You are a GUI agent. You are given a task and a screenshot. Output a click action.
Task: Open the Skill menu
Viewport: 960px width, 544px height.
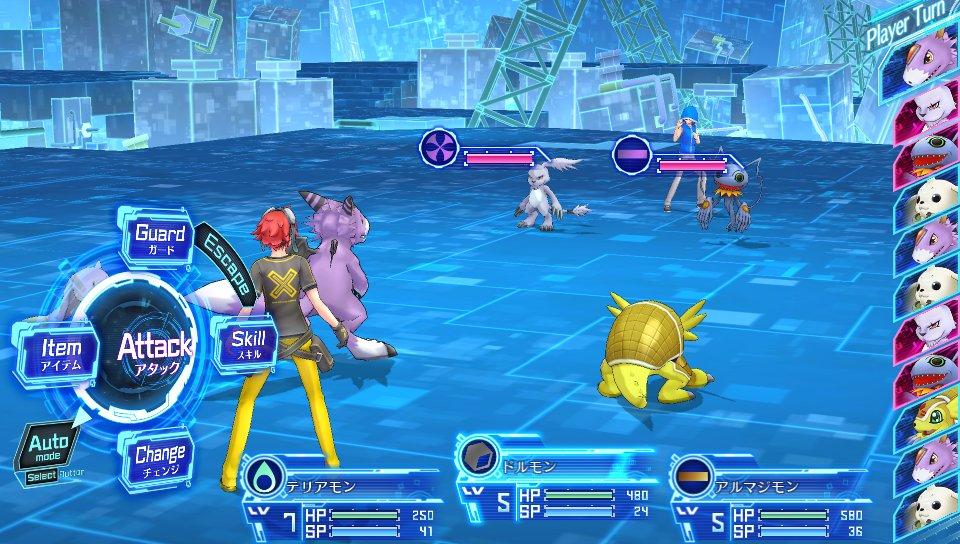point(247,343)
